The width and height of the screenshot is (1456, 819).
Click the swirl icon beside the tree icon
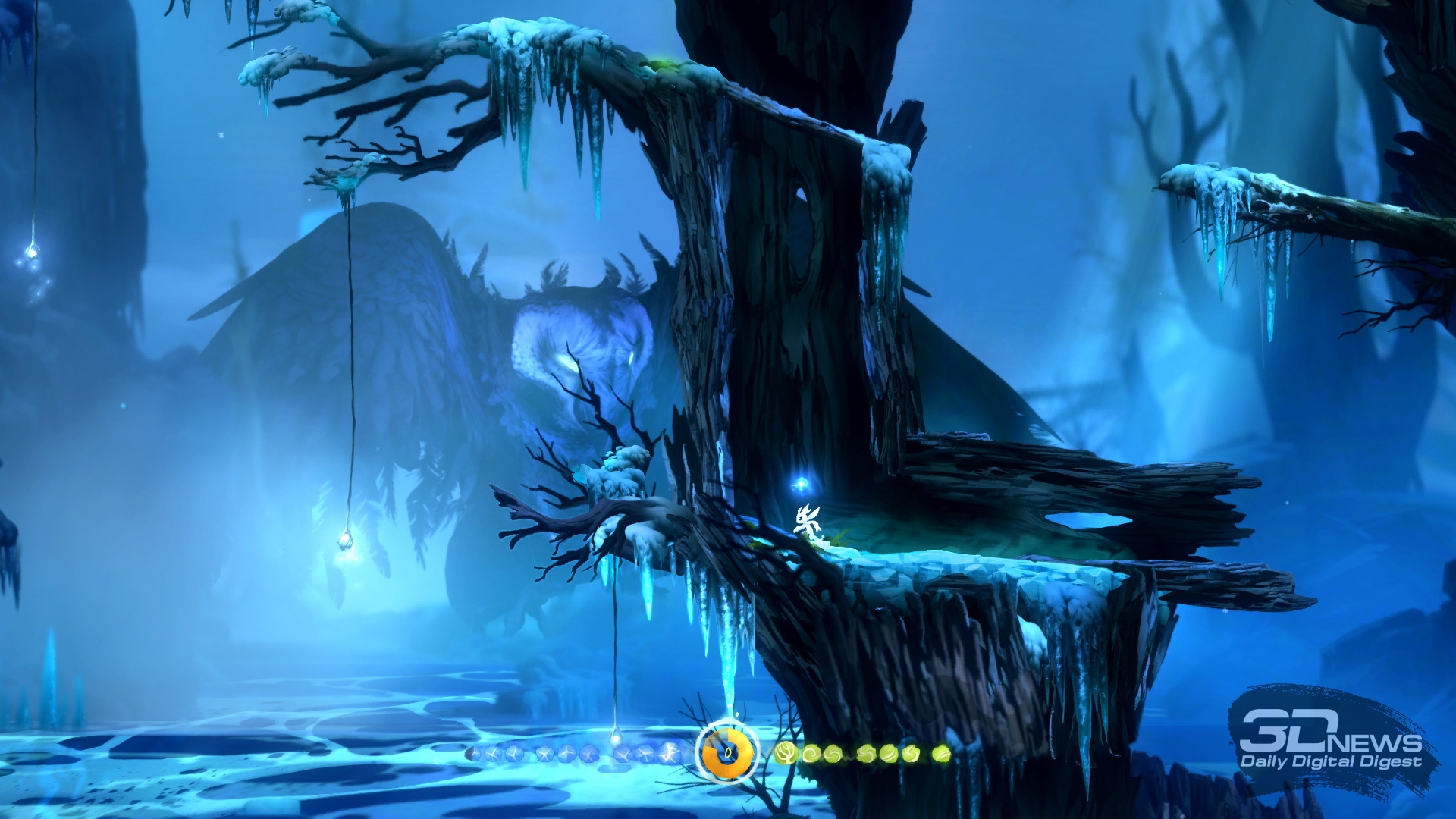click(x=811, y=753)
